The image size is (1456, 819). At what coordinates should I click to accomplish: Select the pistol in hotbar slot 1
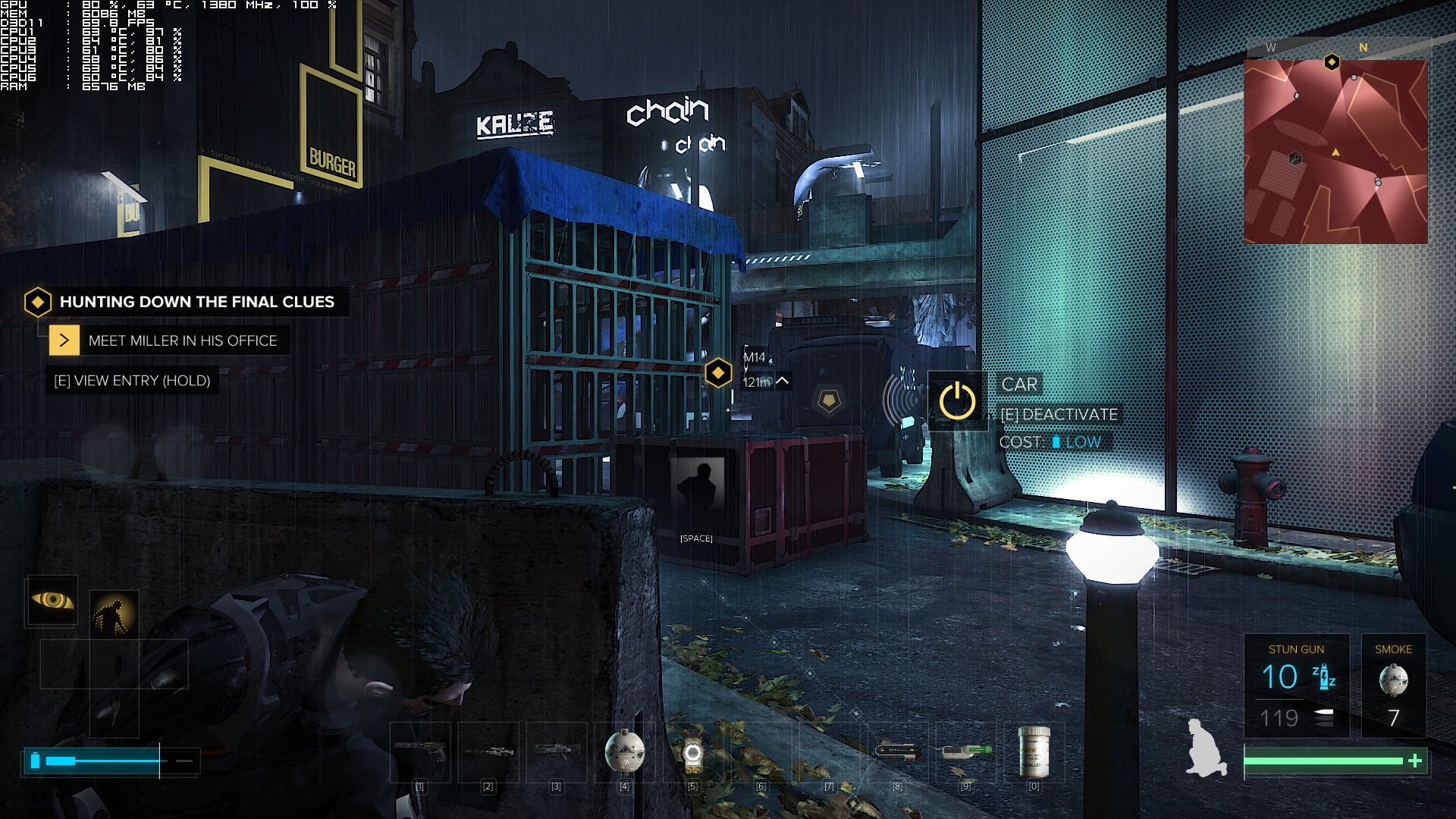[421, 751]
